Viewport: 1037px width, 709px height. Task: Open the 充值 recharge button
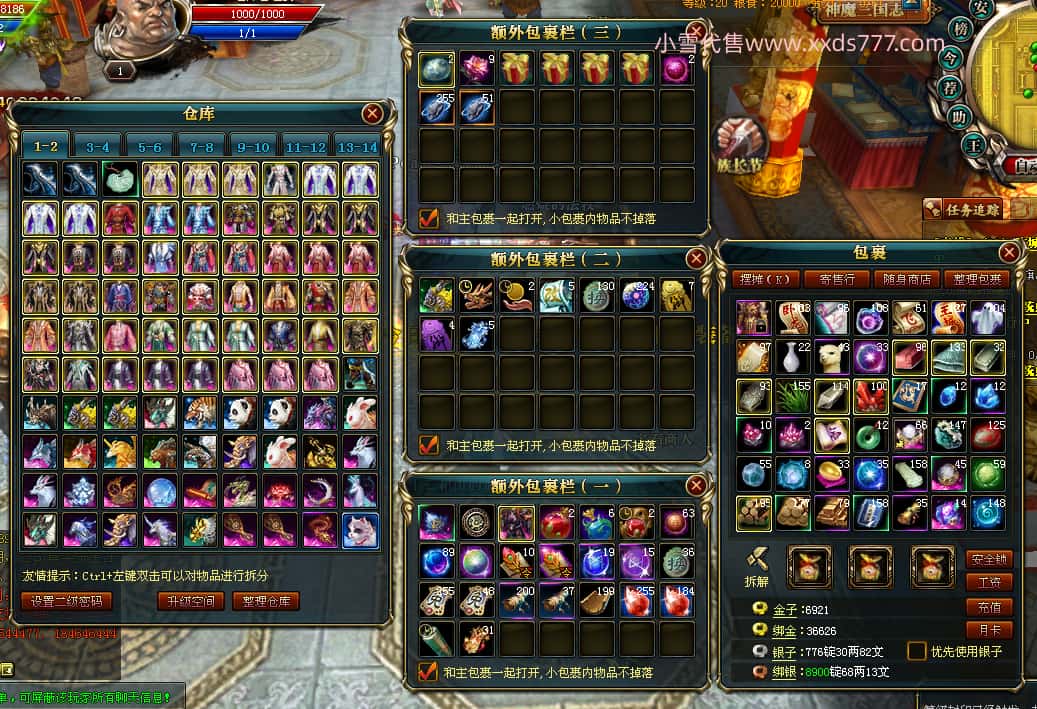click(988, 607)
